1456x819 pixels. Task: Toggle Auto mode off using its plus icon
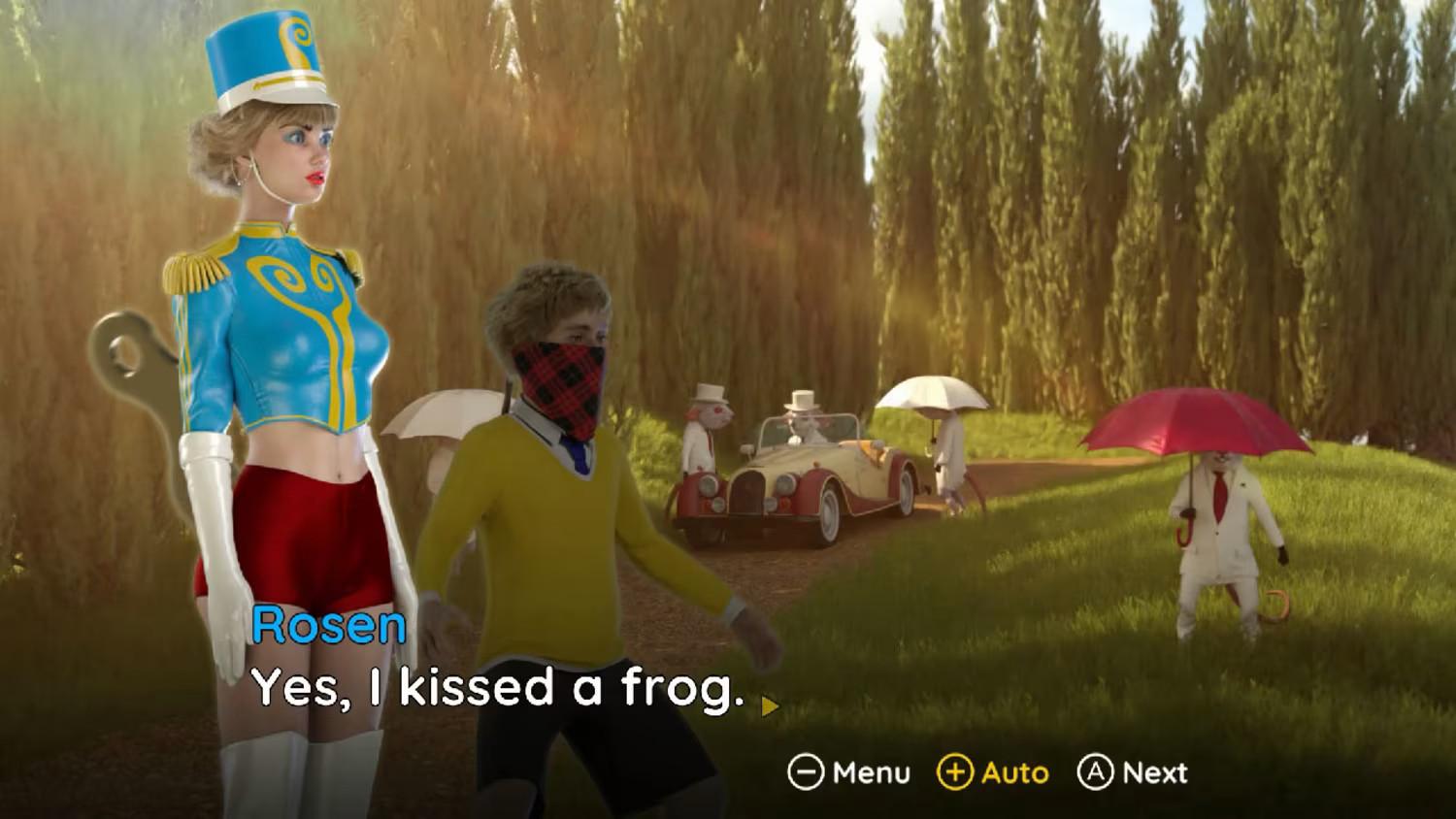[957, 773]
